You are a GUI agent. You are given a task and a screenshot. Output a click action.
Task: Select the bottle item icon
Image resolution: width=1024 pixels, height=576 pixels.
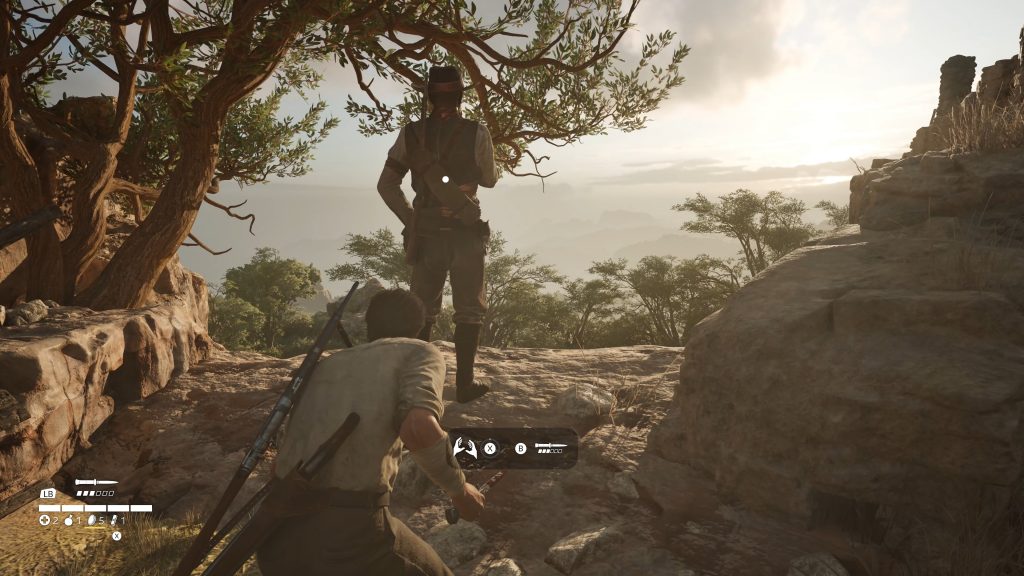(x=114, y=521)
